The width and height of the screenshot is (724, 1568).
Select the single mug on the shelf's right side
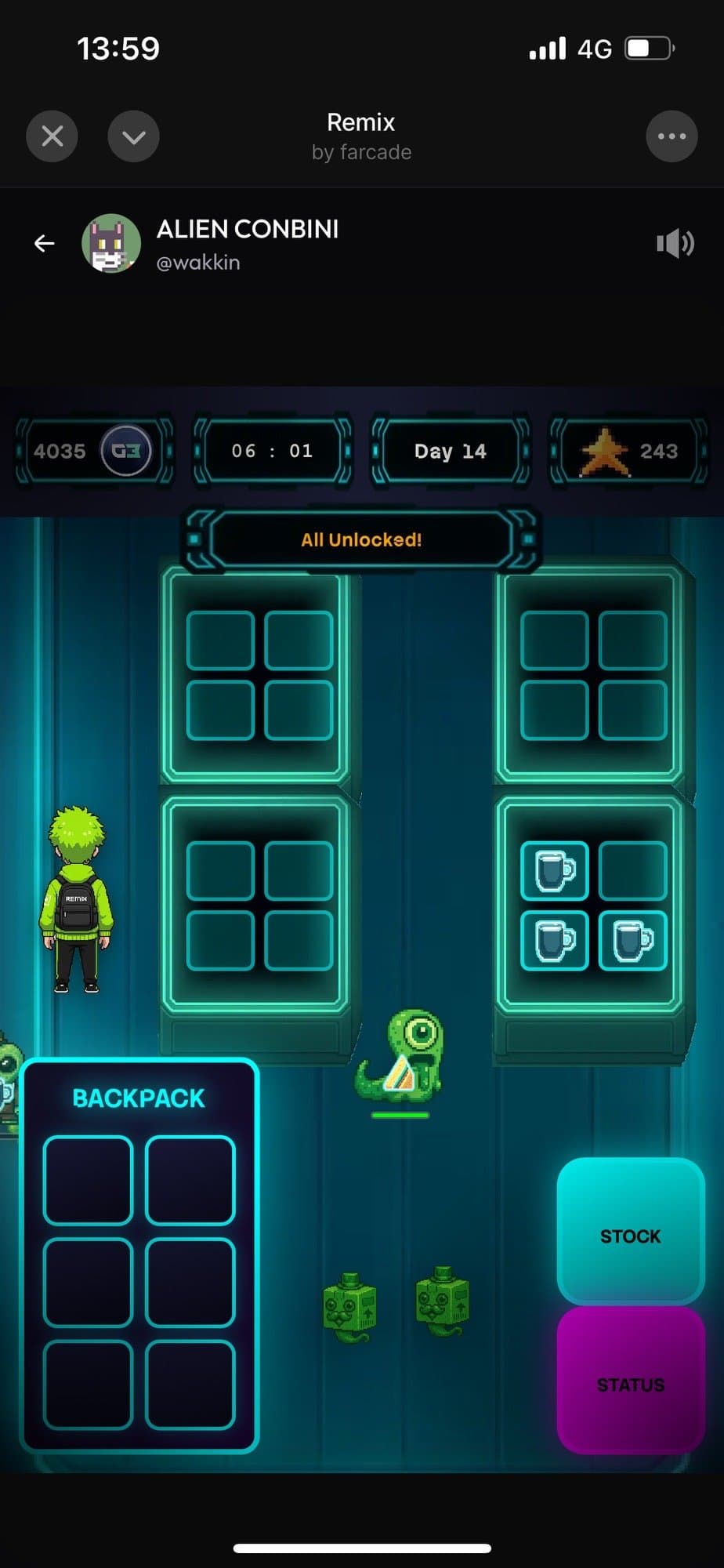(x=632, y=941)
